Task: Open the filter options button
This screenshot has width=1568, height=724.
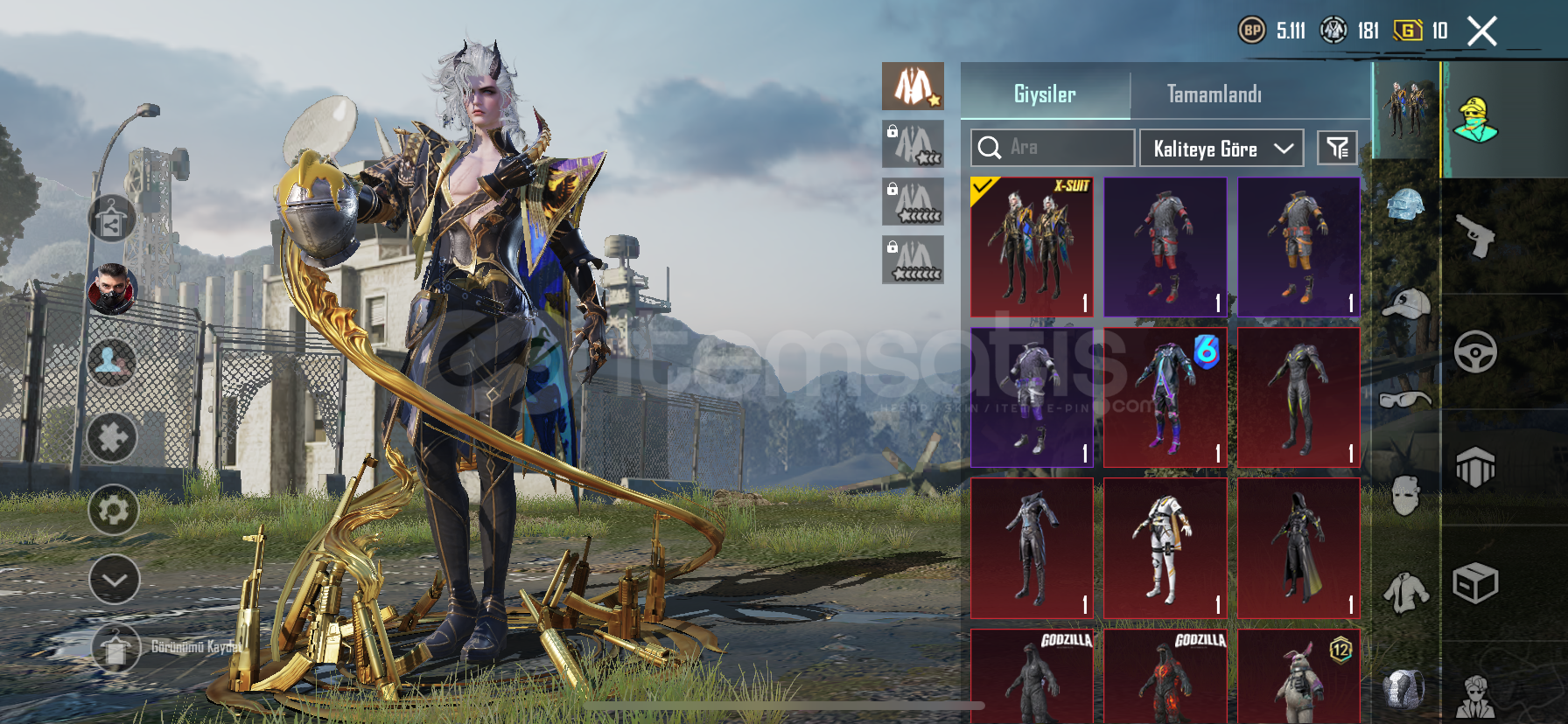Action: 1337,148
